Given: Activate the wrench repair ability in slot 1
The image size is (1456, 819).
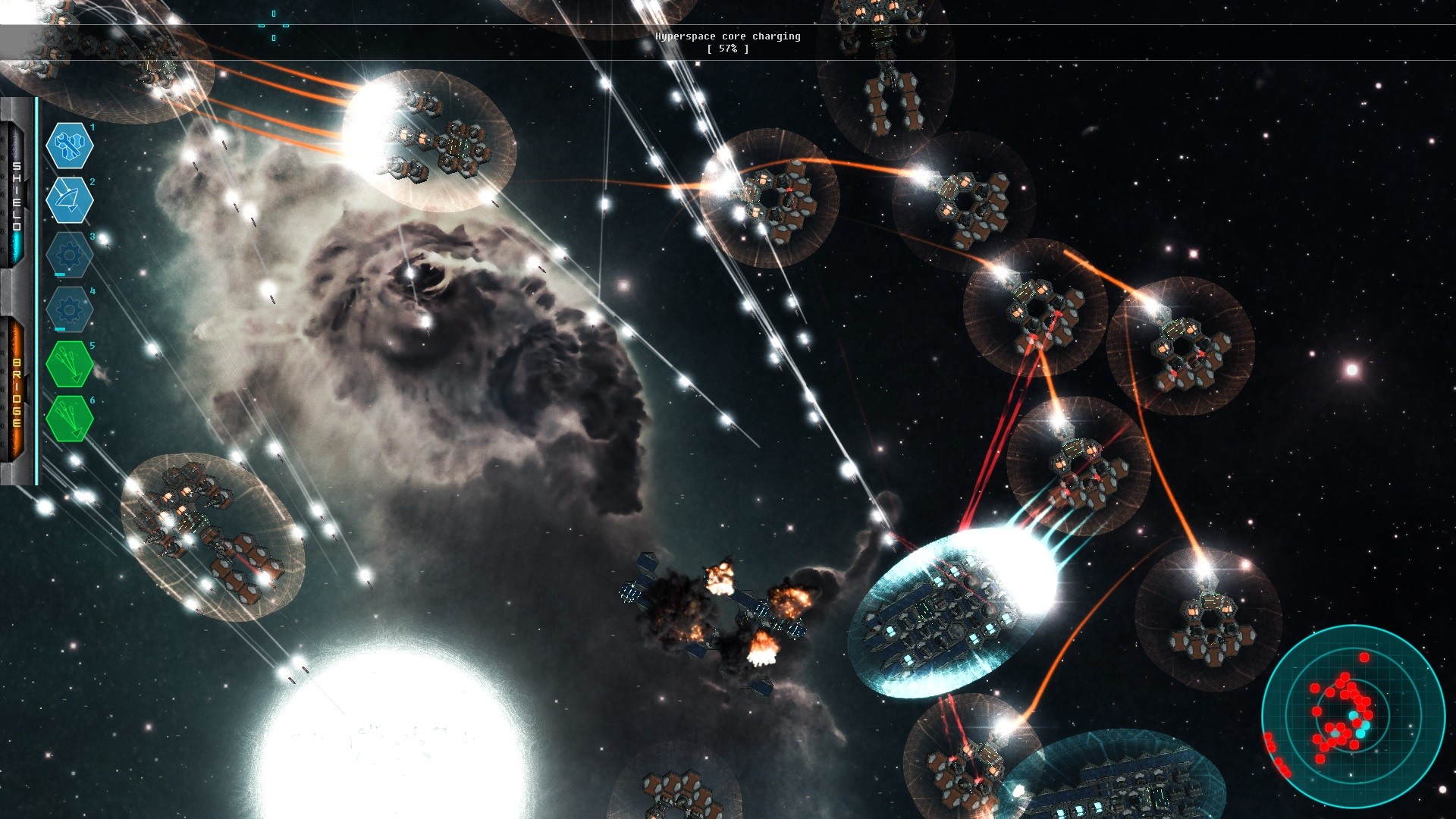Looking at the screenshot, I should [70, 145].
